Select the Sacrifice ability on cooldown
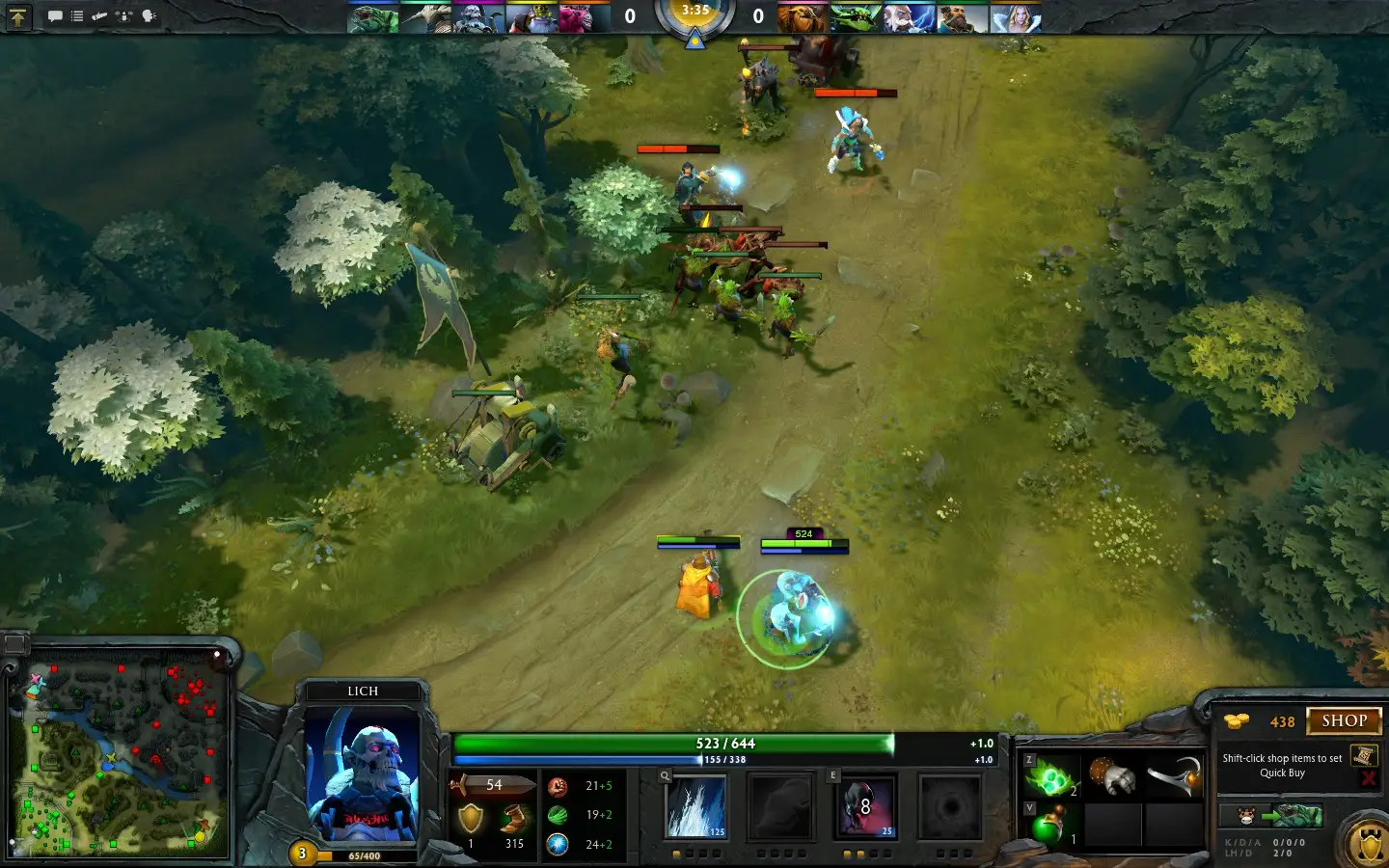1389x868 pixels. [865, 807]
